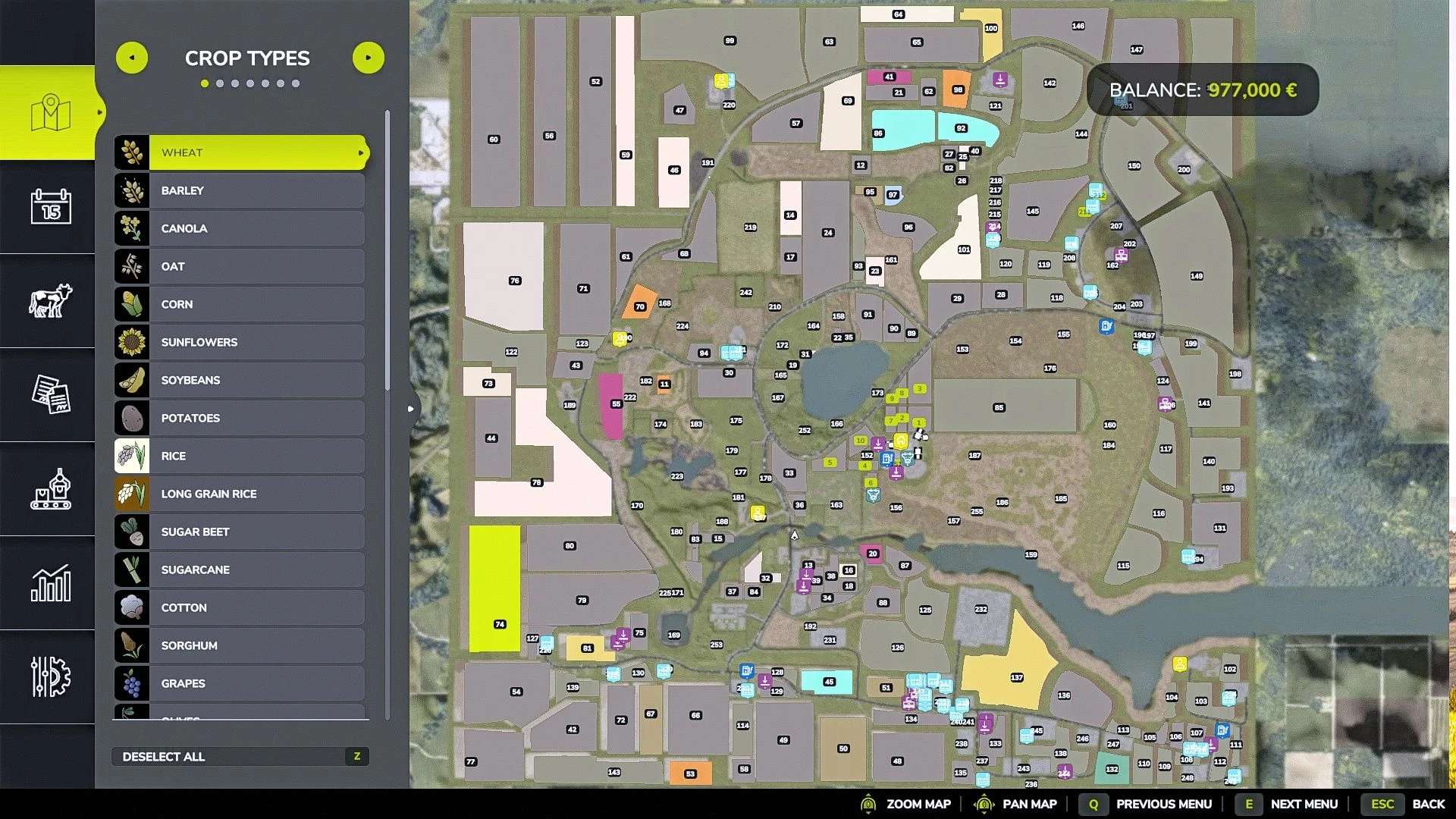Collapse the crop types side panel arrow
This screenshot has width=1456, height=819.
coord(410,409)
